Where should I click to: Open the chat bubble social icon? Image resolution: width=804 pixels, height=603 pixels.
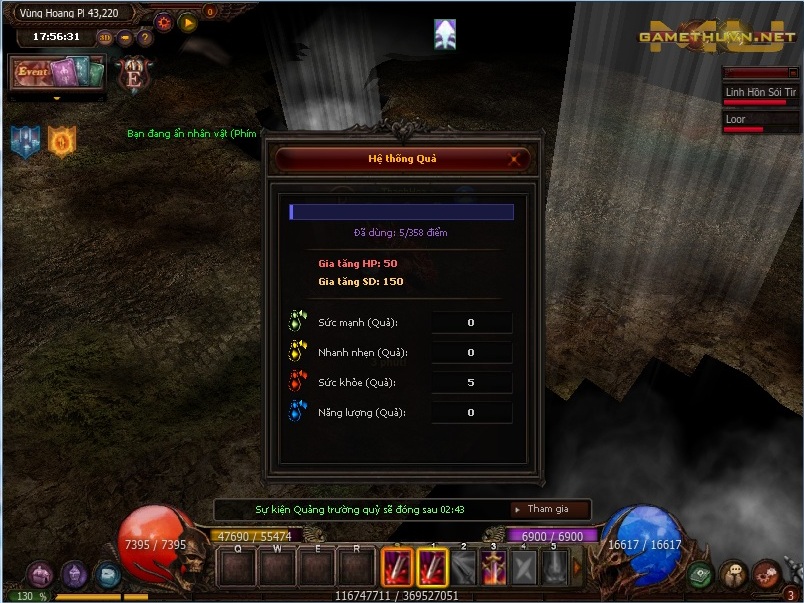click(733, 575)
